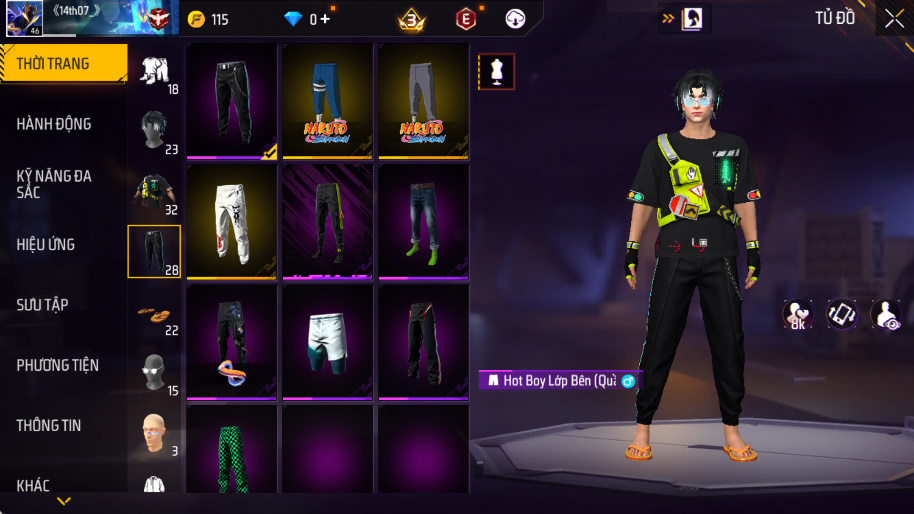The width and height of the screenshot is (914, 514).
Task: Click the mannequin outfit preview icon
Action: (497, 71)
